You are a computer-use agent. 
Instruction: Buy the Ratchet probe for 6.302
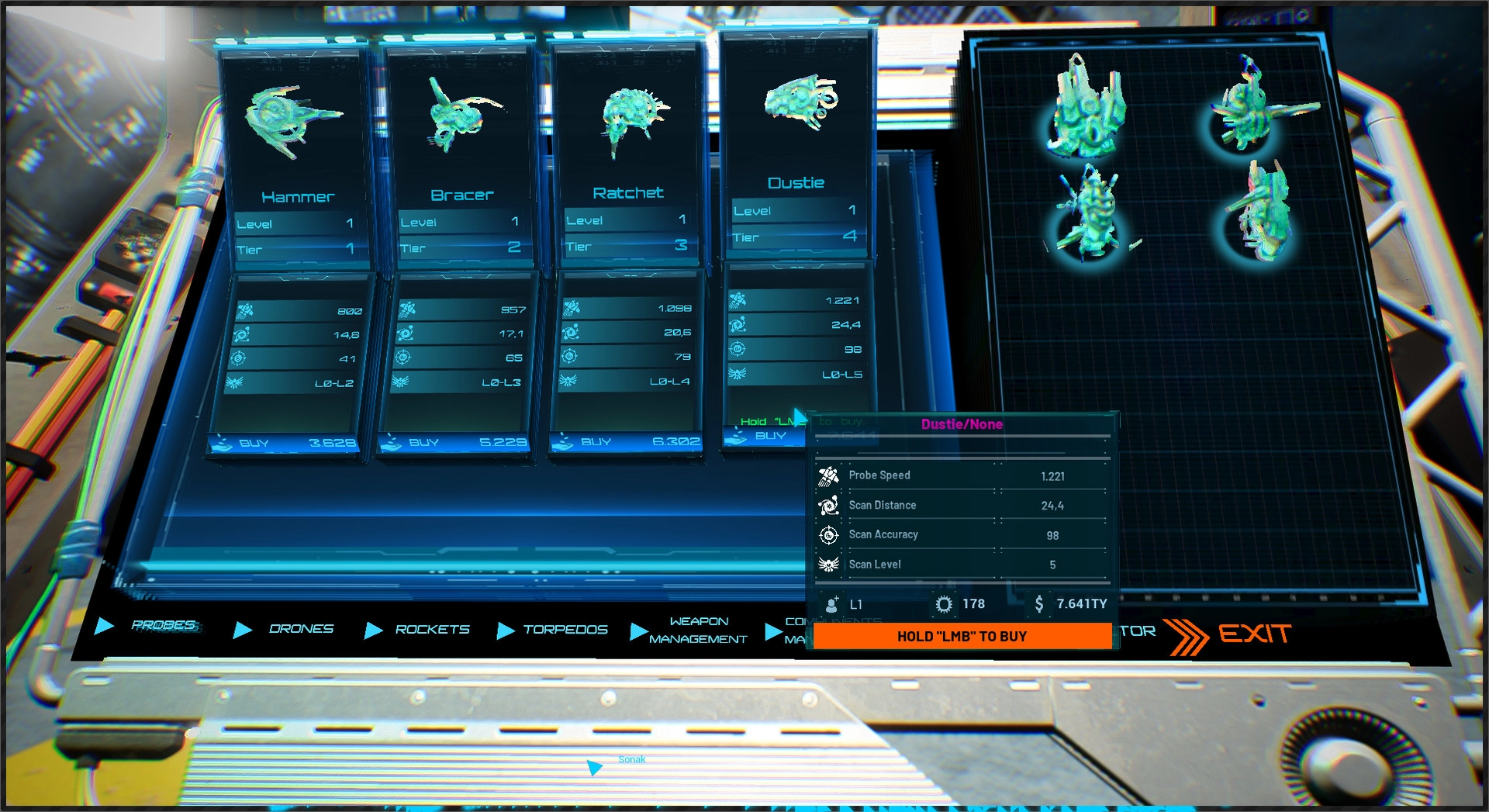[626, 442]
